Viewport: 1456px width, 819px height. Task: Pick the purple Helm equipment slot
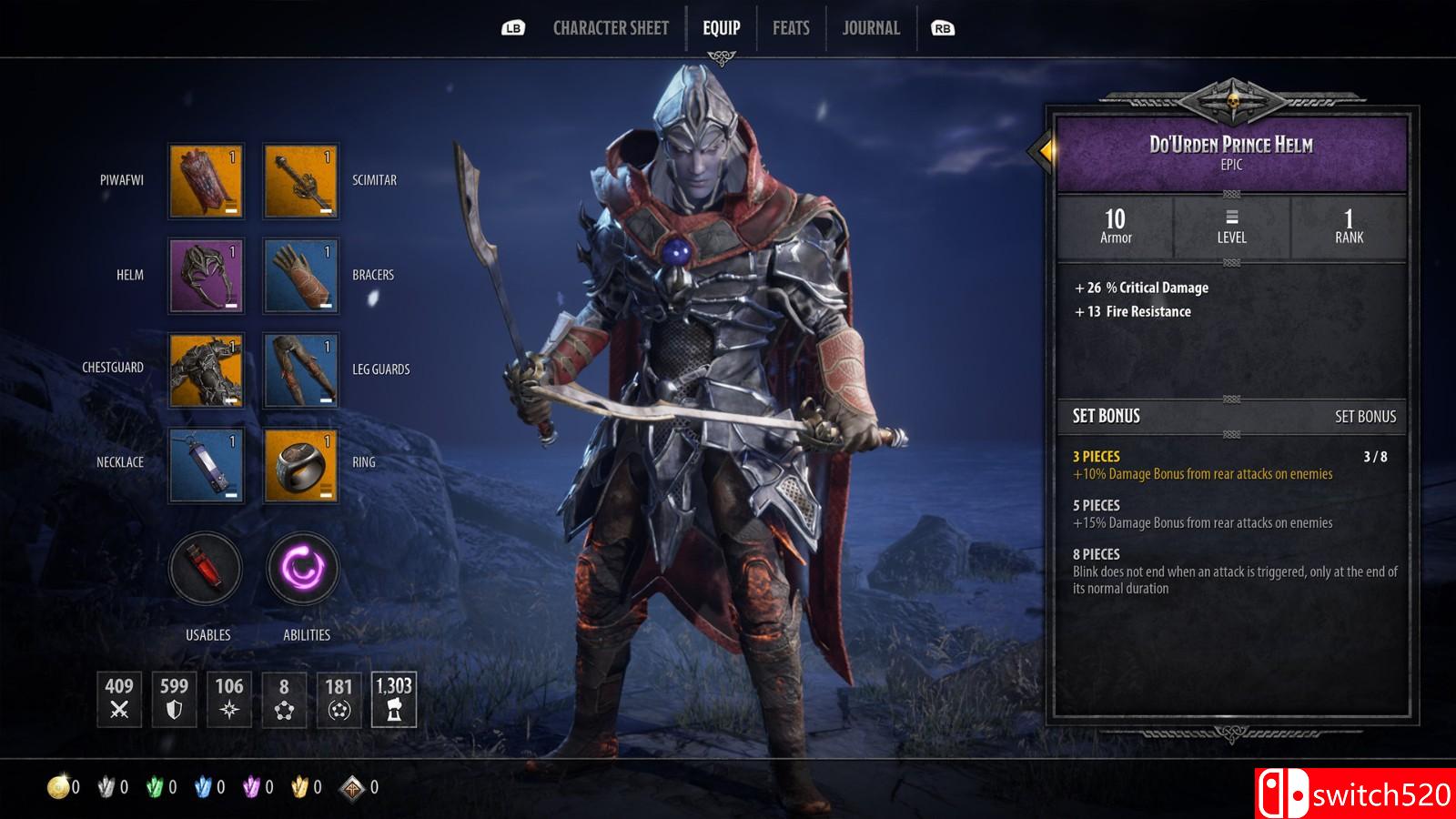[x=207, y=276]
